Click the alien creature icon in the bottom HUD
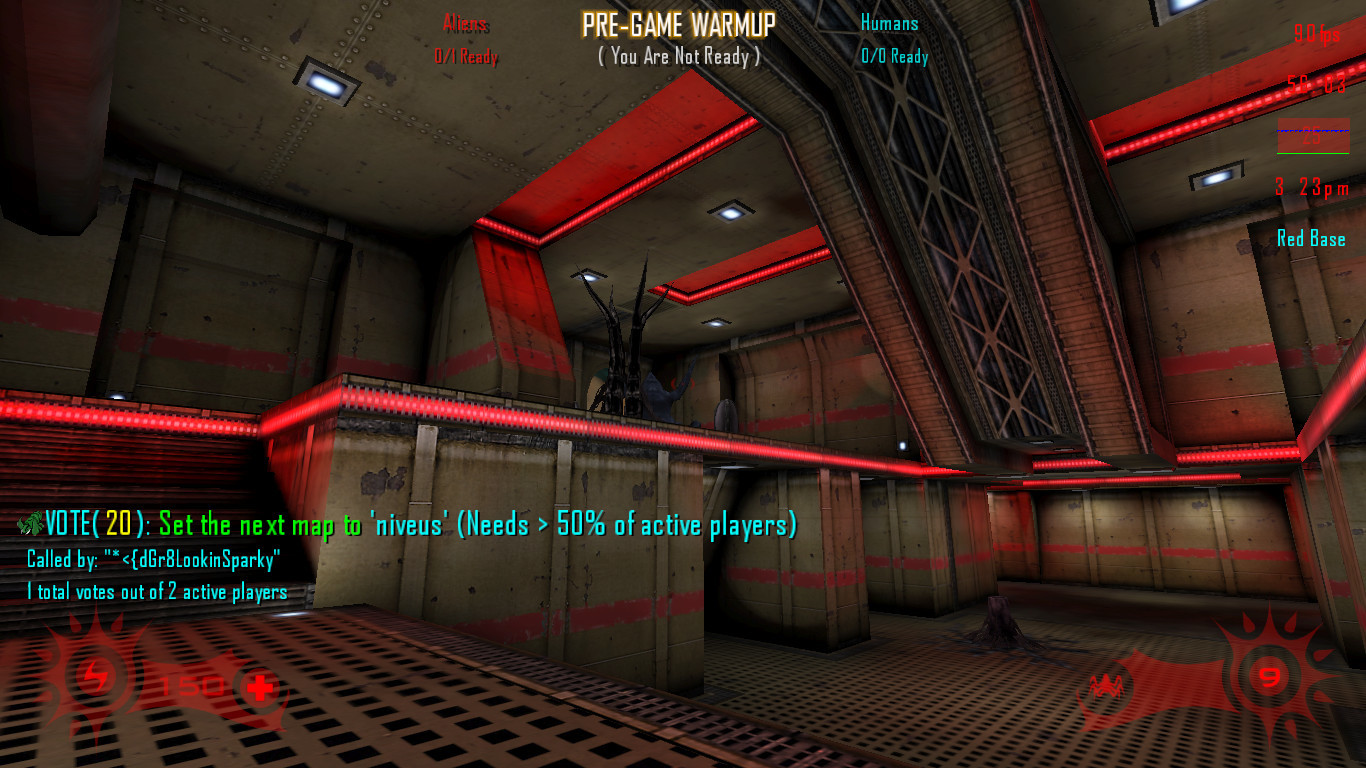Screen dimensions: 1366x768 pyautogui.click(x=1106, y=685)
